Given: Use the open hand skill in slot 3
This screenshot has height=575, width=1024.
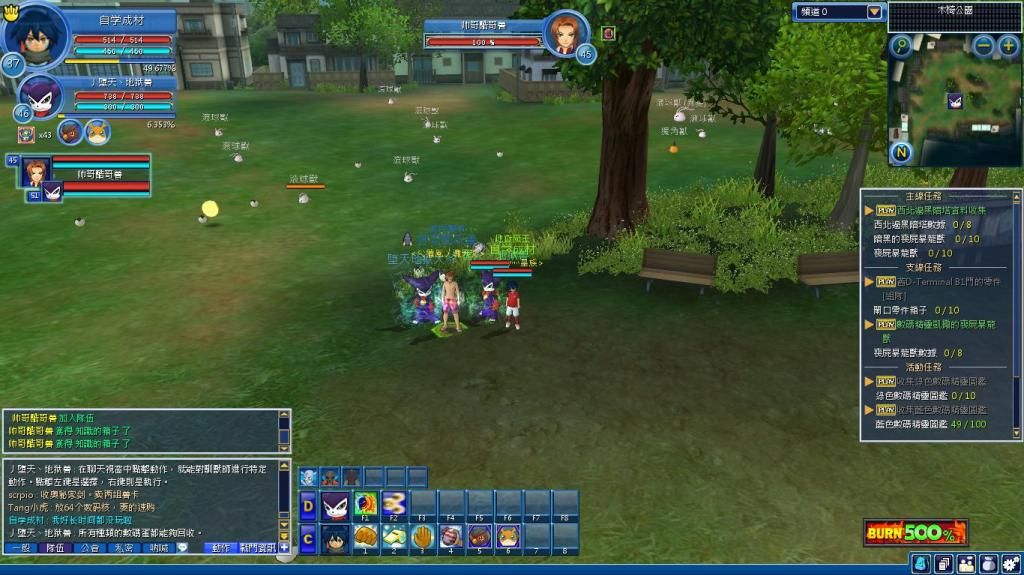Looking at the screenshot, I should (x=423, y=537).
